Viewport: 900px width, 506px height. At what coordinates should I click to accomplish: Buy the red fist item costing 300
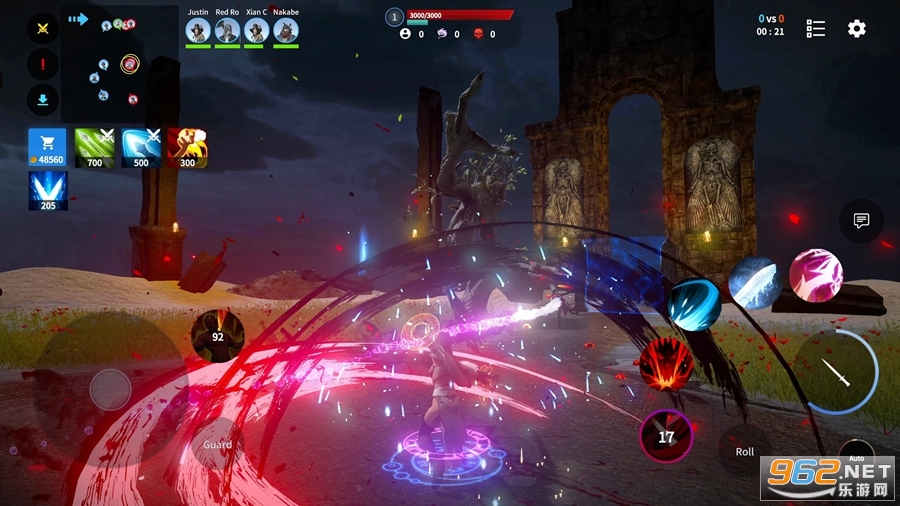point(187,147)
